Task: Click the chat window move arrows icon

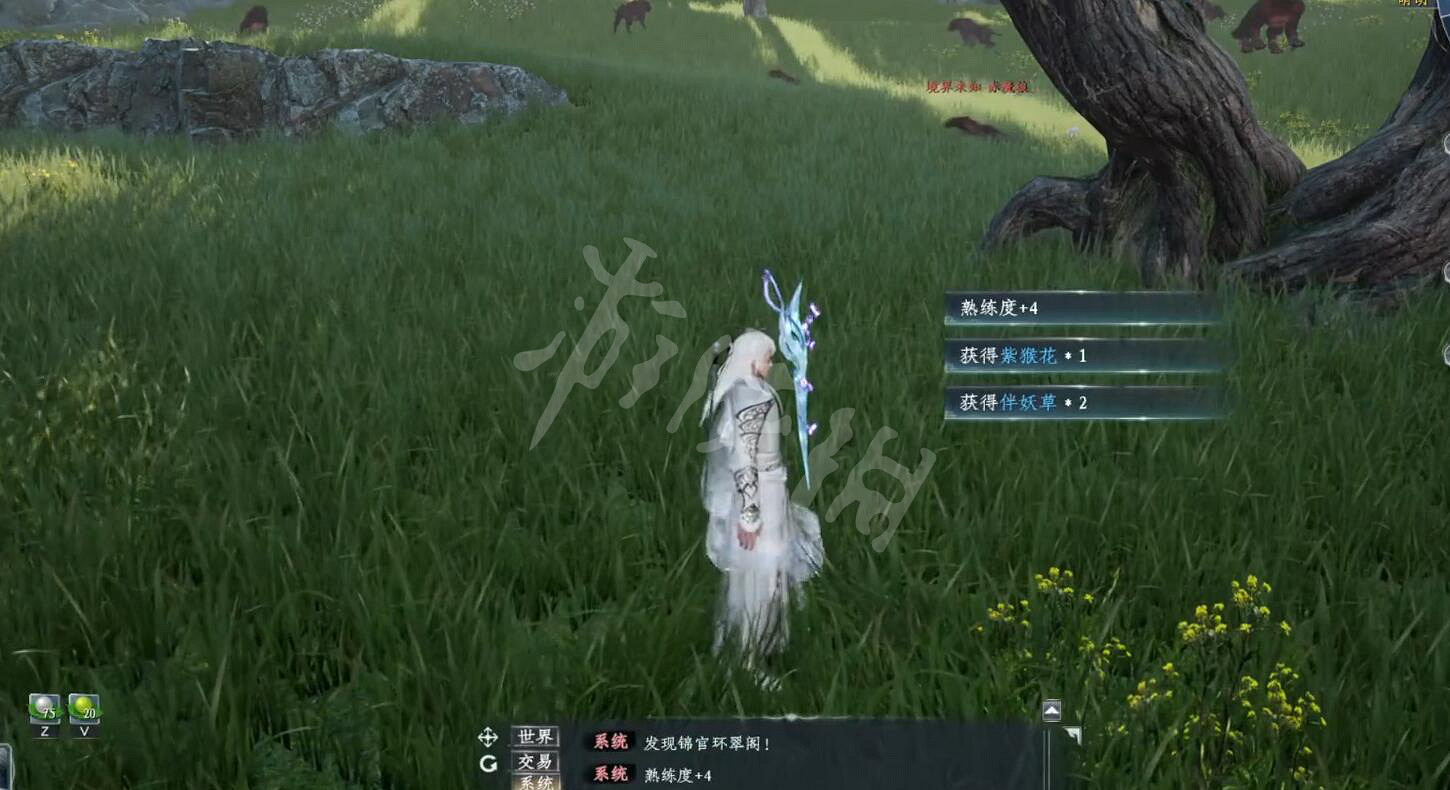Action: (487, 738)
